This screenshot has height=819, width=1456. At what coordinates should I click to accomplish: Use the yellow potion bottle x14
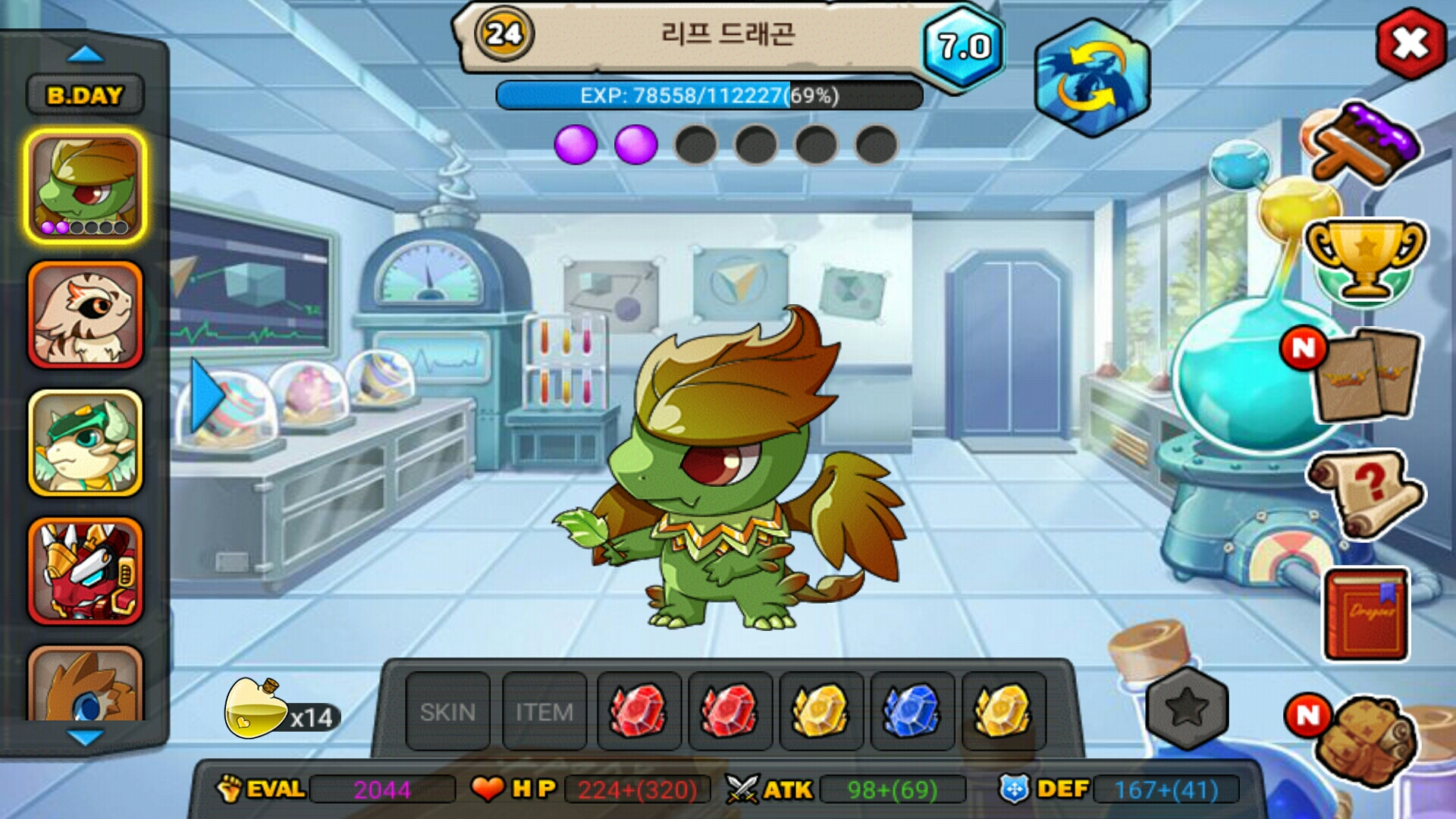coord(258,710)
